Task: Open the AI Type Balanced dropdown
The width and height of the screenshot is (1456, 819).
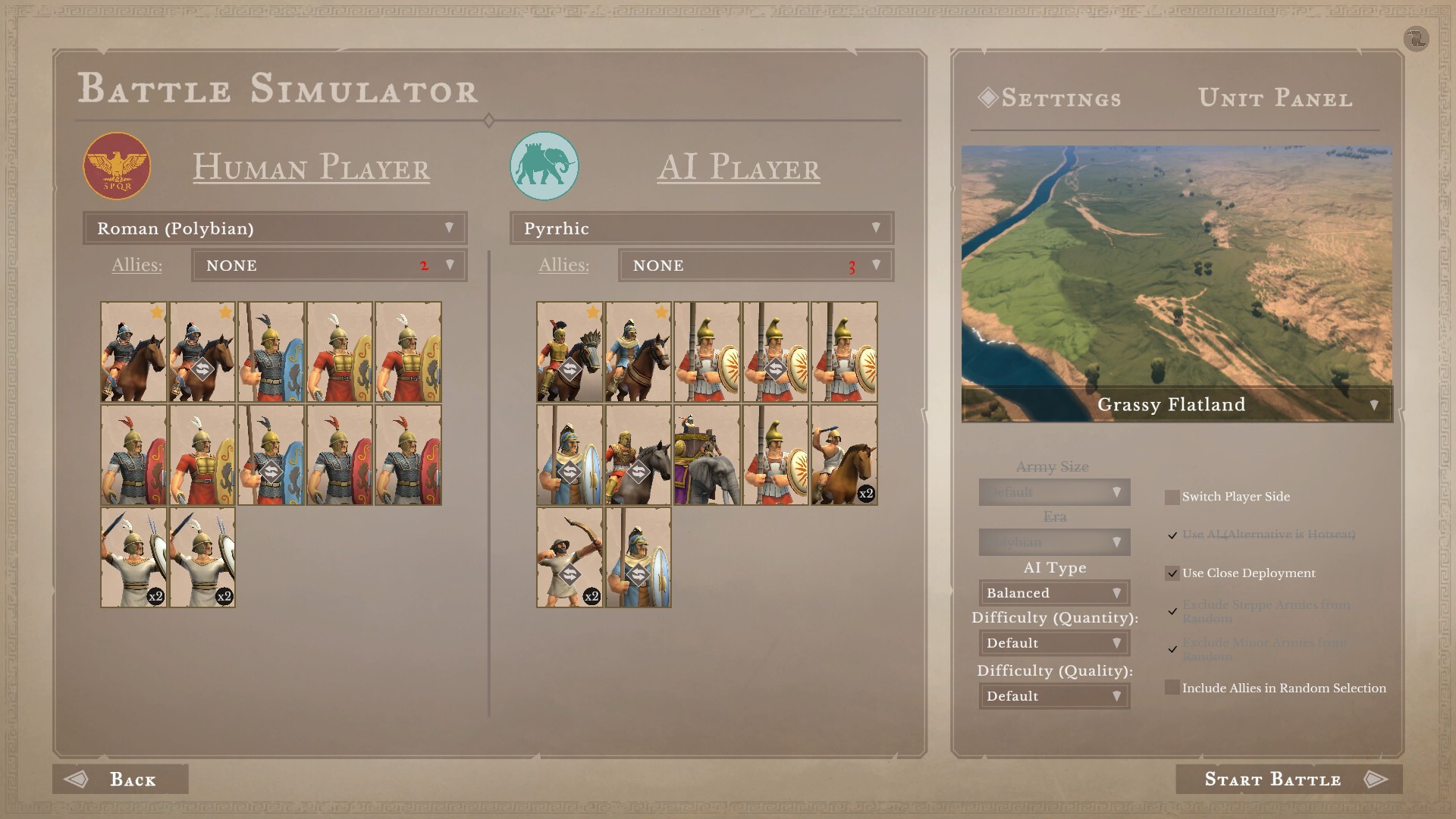Action: pos(1054,593)
